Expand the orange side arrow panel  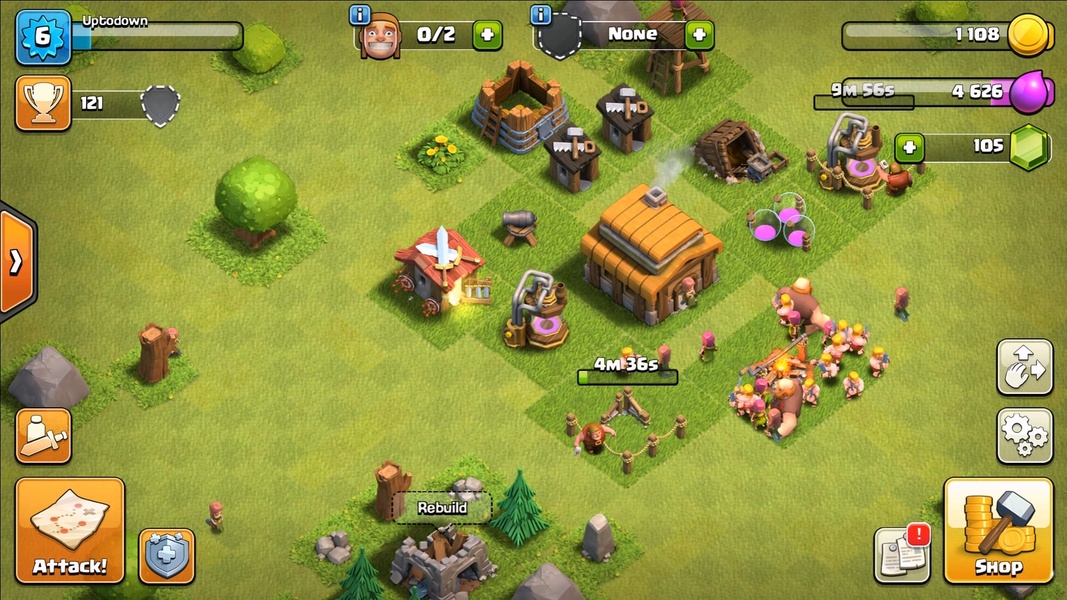point(16,263)
